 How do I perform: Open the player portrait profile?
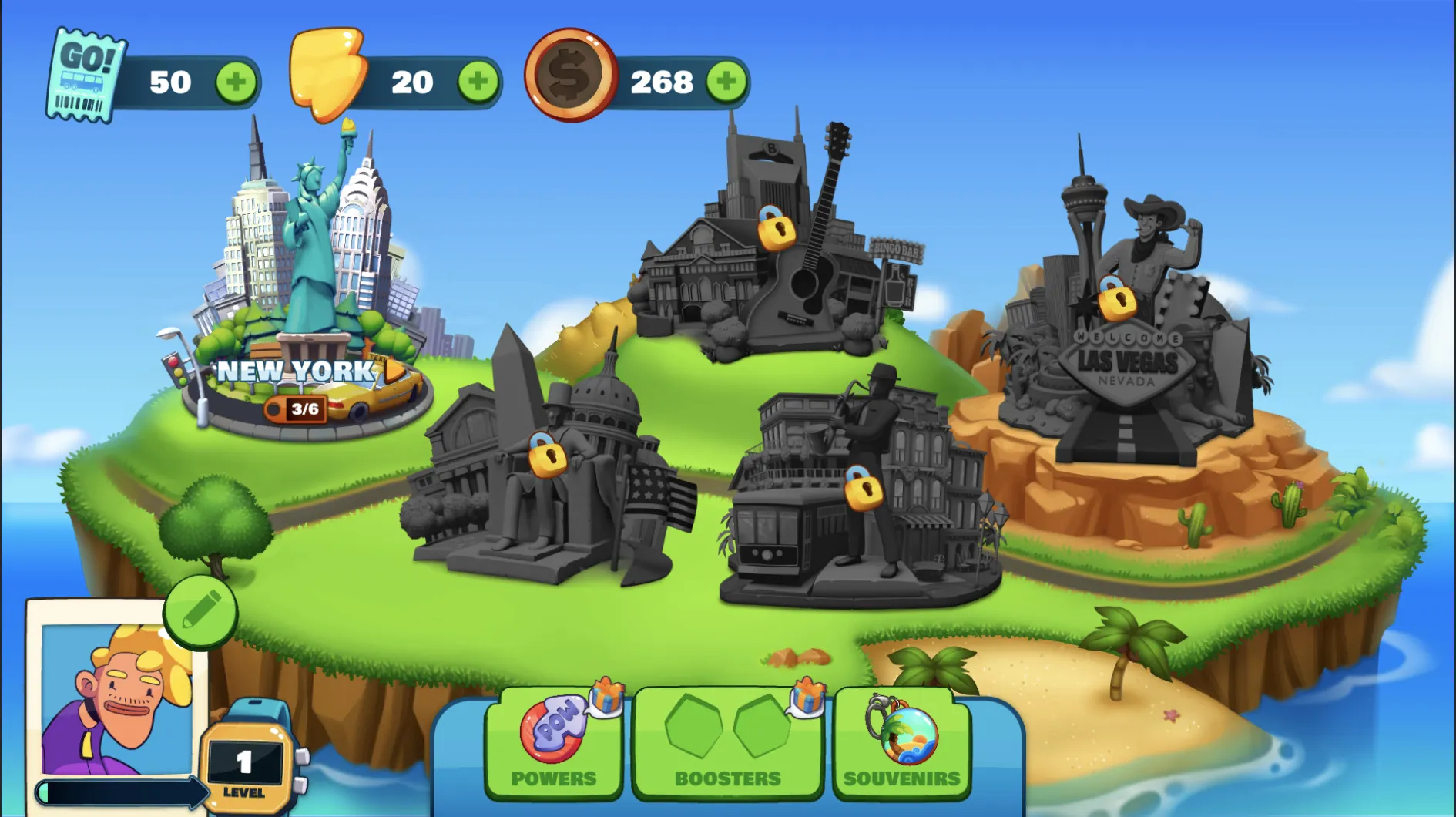pyautogui.click(x=116, y=698)
